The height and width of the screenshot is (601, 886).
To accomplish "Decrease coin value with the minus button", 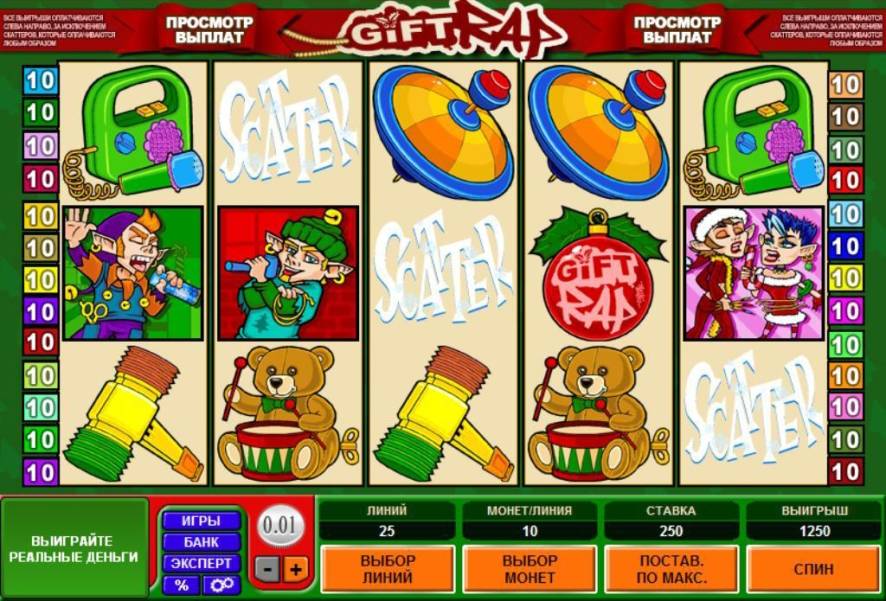I will coord(267,569).
